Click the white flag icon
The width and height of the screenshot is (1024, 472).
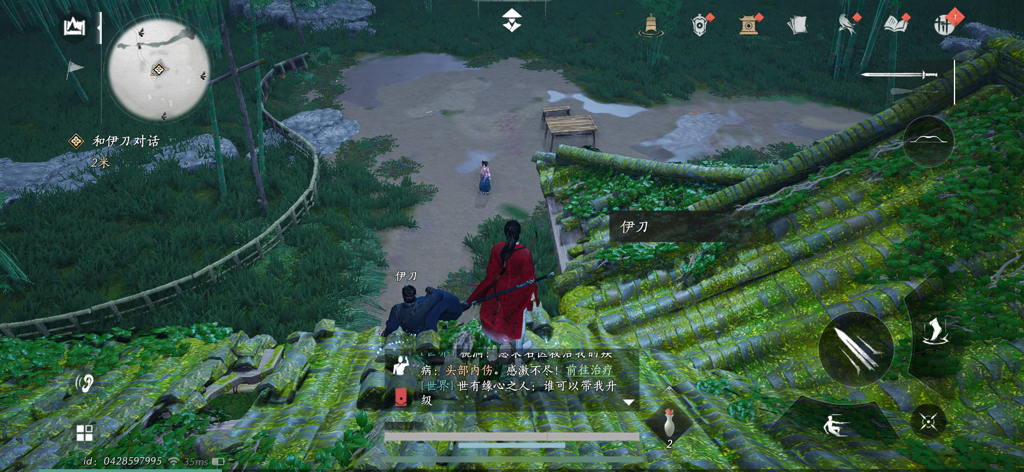[x=75, y=69]
